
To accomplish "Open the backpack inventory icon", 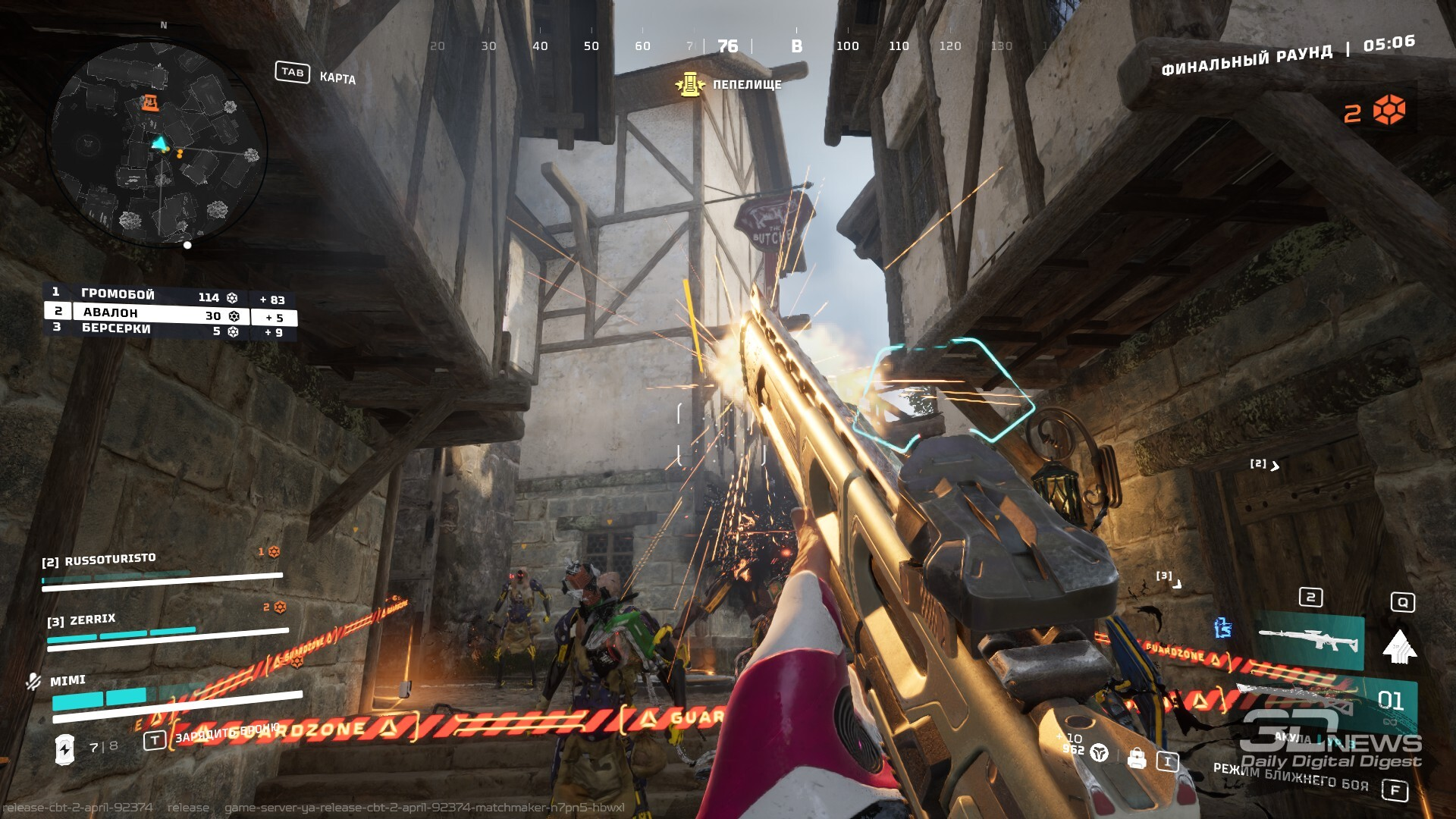I will coord(1136,758).
